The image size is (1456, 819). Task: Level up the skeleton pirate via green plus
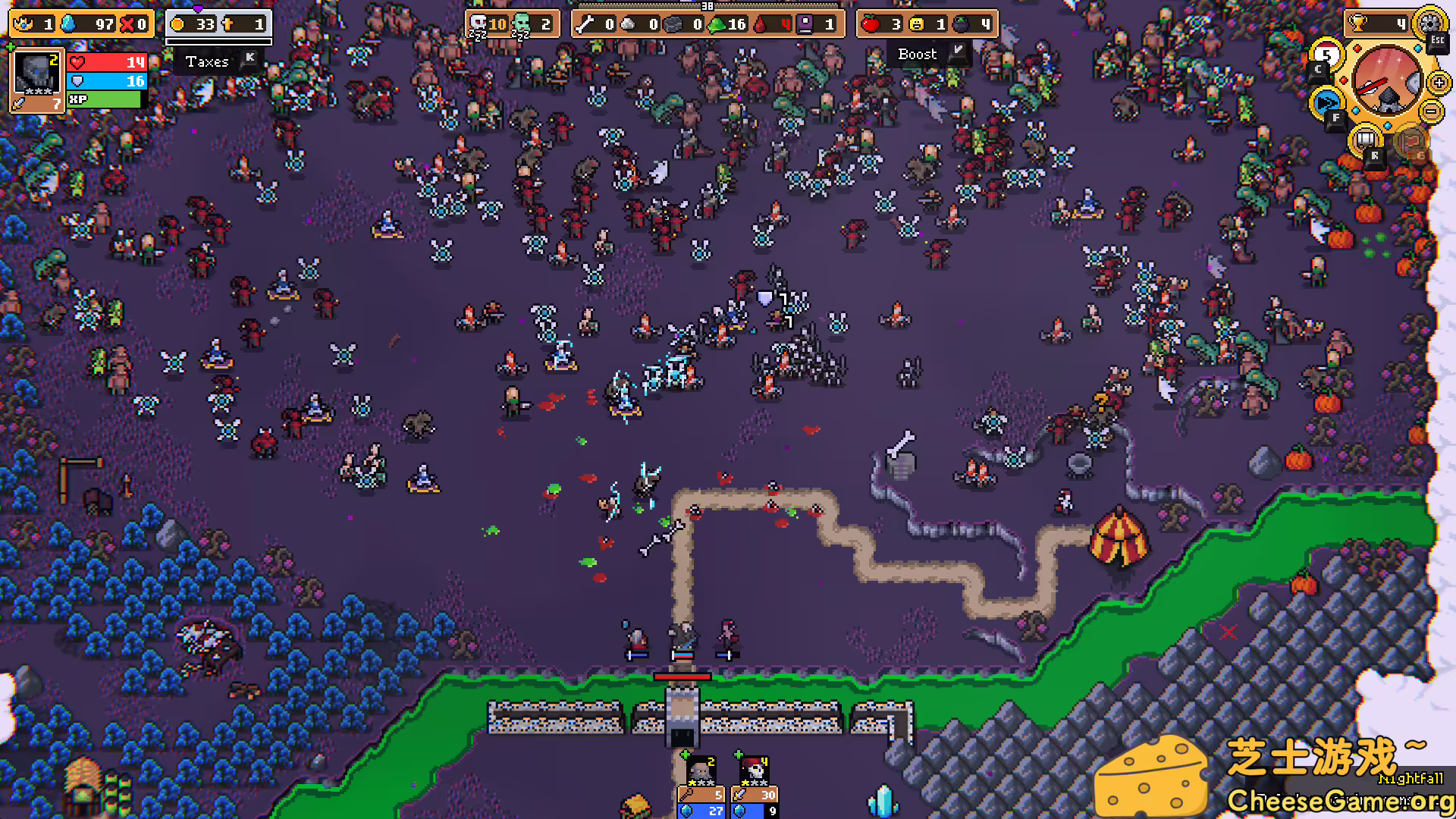coord(739,754)
